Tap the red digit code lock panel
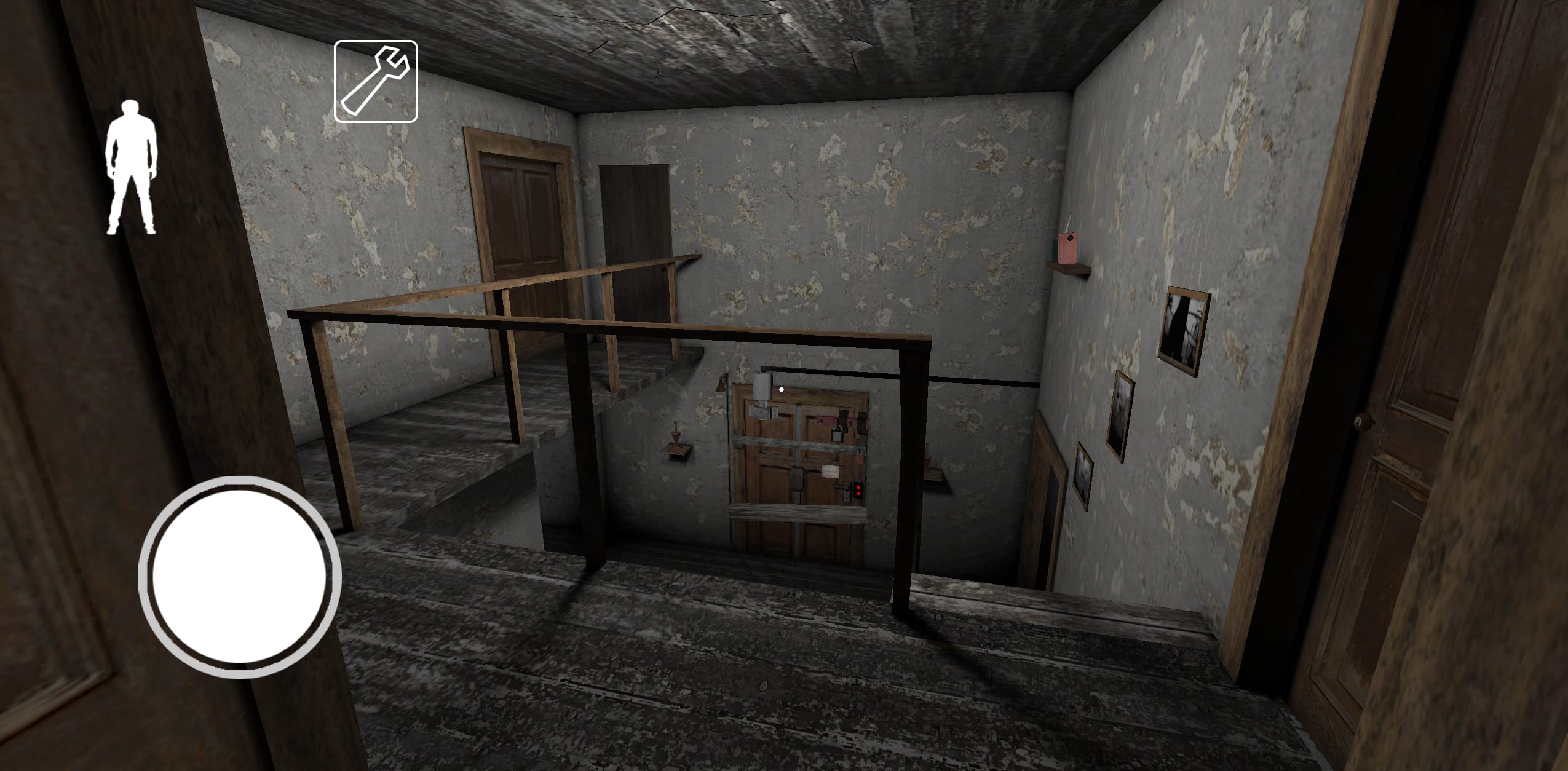This screenshot has height=771, width=1568. pos(857,490)
